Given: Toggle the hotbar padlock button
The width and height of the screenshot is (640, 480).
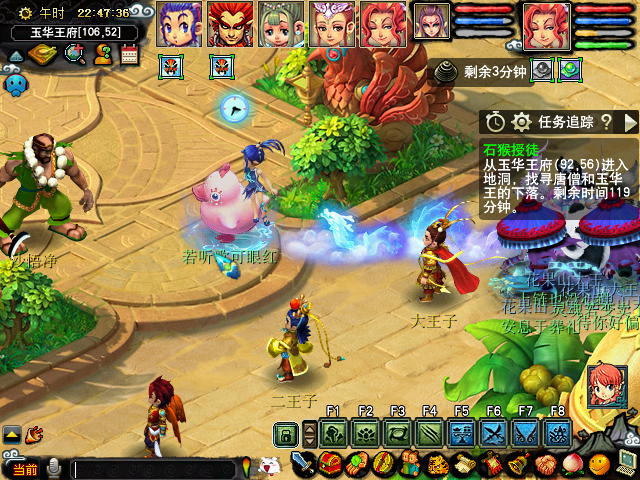Looking at the screenshot, I should pos(287,434).
